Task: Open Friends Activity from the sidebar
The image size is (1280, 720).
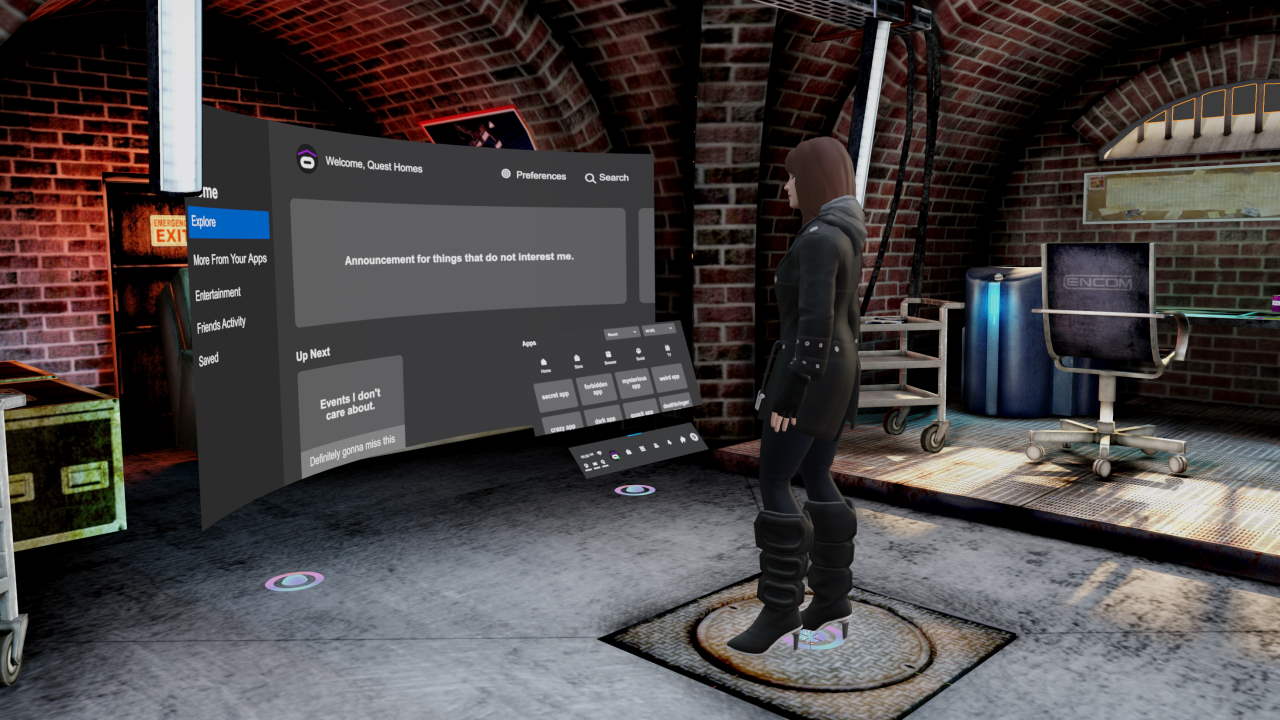Action: pyautogui.click(x=220, y=325)
